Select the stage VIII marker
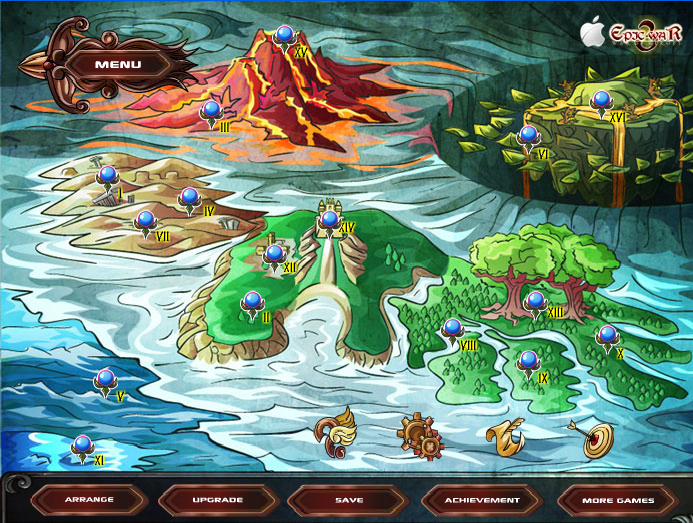 [x=453, y=329]
